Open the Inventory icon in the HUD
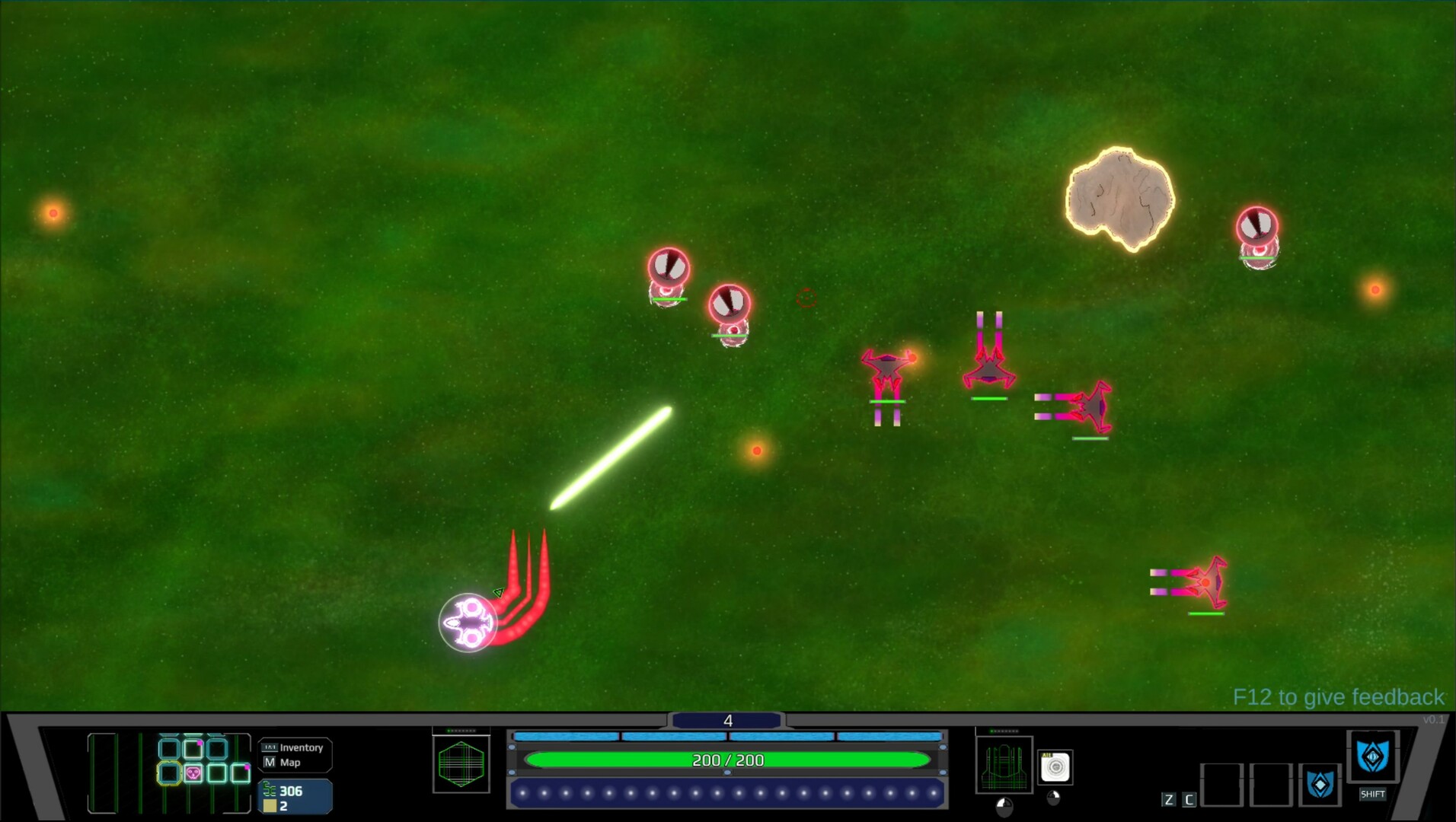 tap(270, 747)
